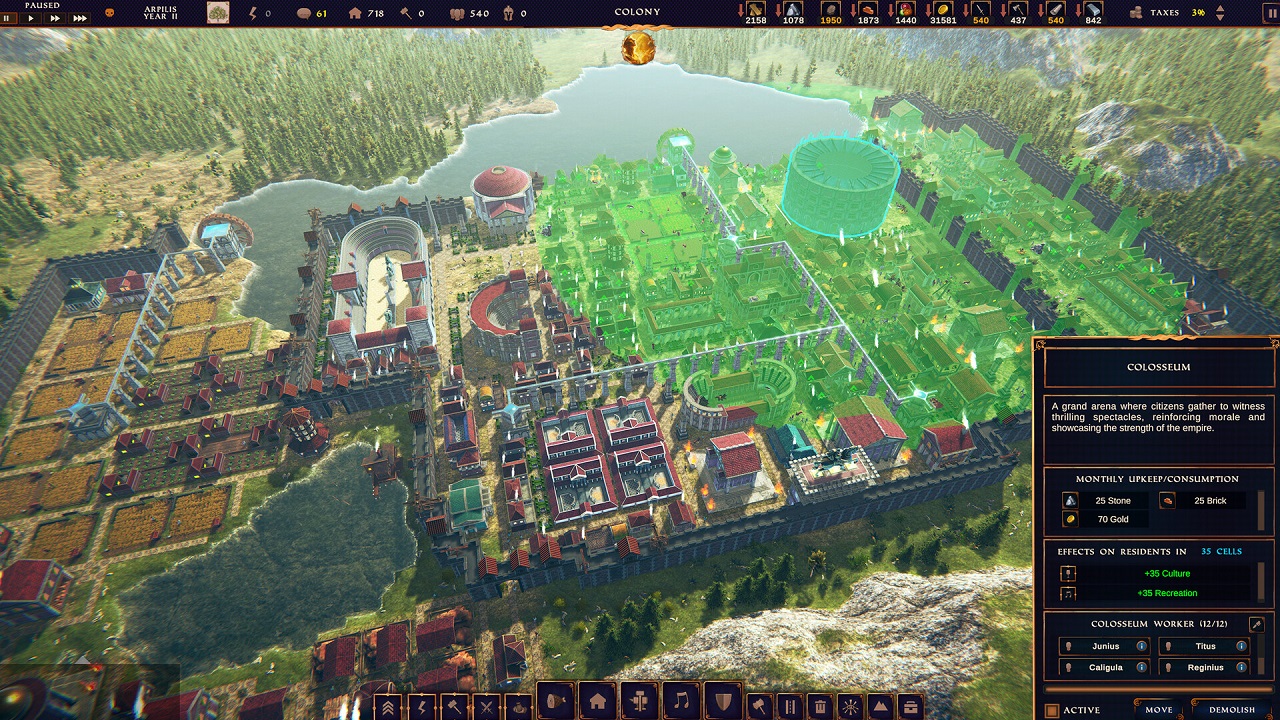1280x720 pixels.
Task: View Junius's worker info icon
Action: pos(1141,646)
